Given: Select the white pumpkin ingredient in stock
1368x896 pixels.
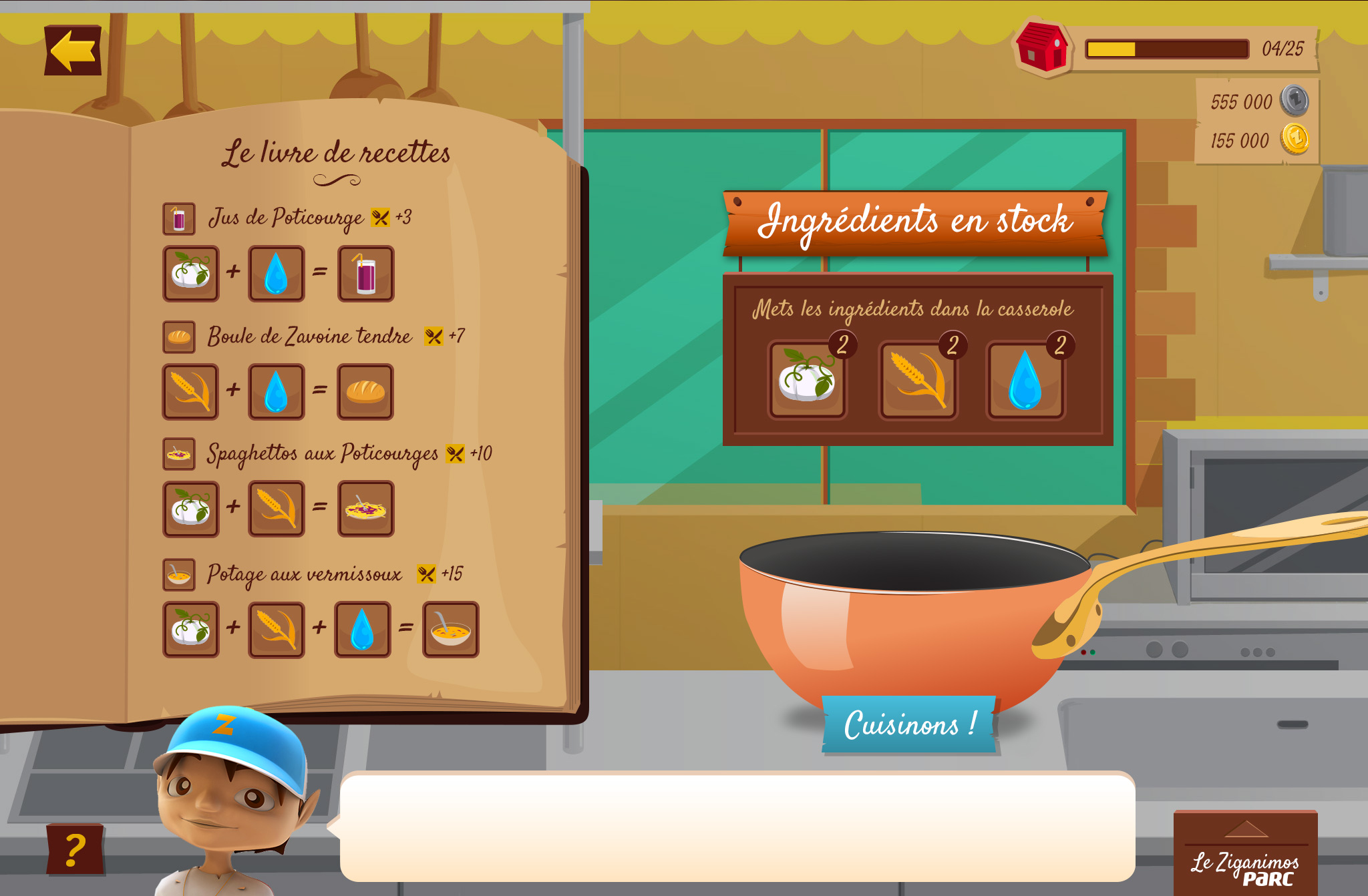Looking at the screenshot, I should point(807,380).
